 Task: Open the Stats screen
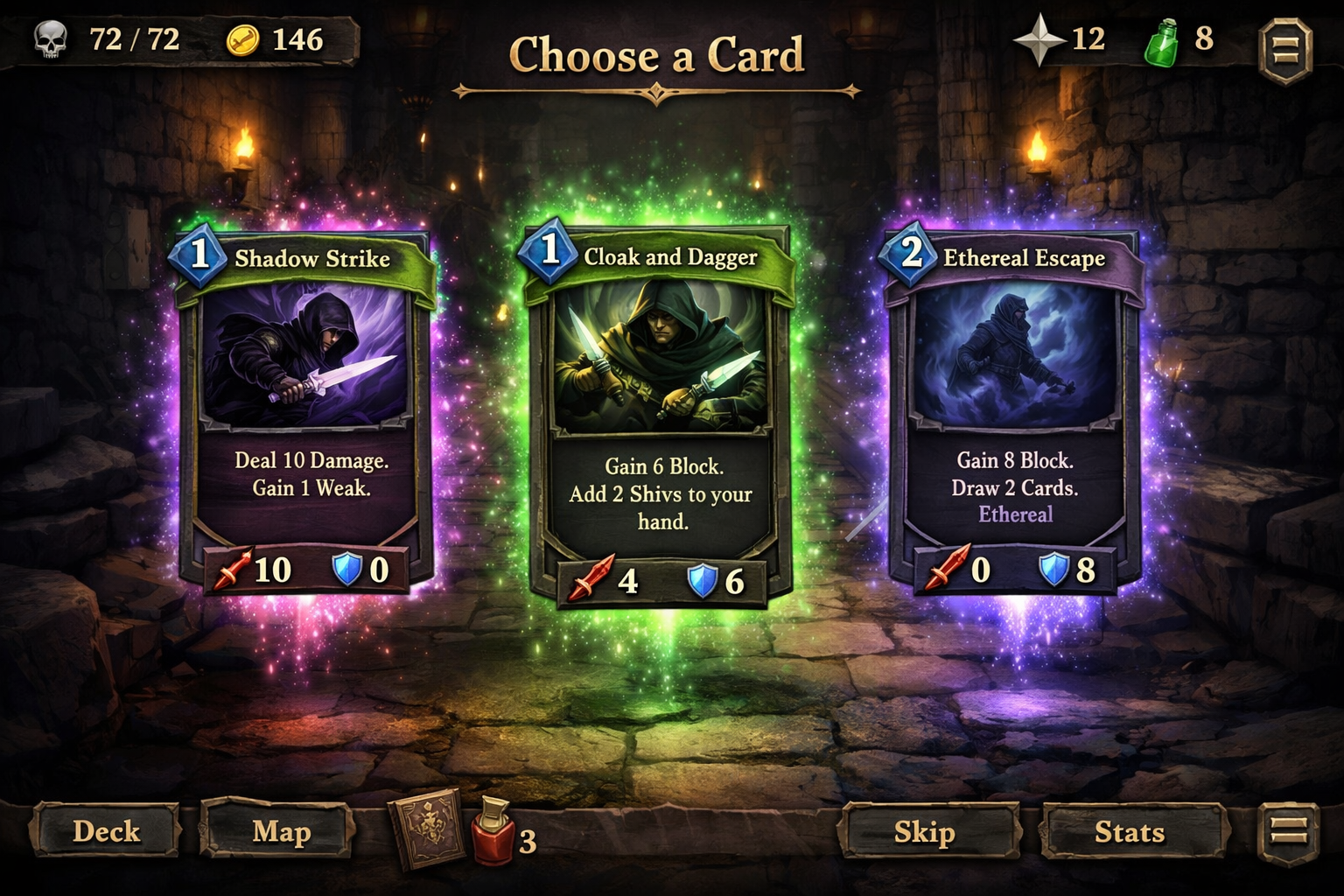[1130, 832]
